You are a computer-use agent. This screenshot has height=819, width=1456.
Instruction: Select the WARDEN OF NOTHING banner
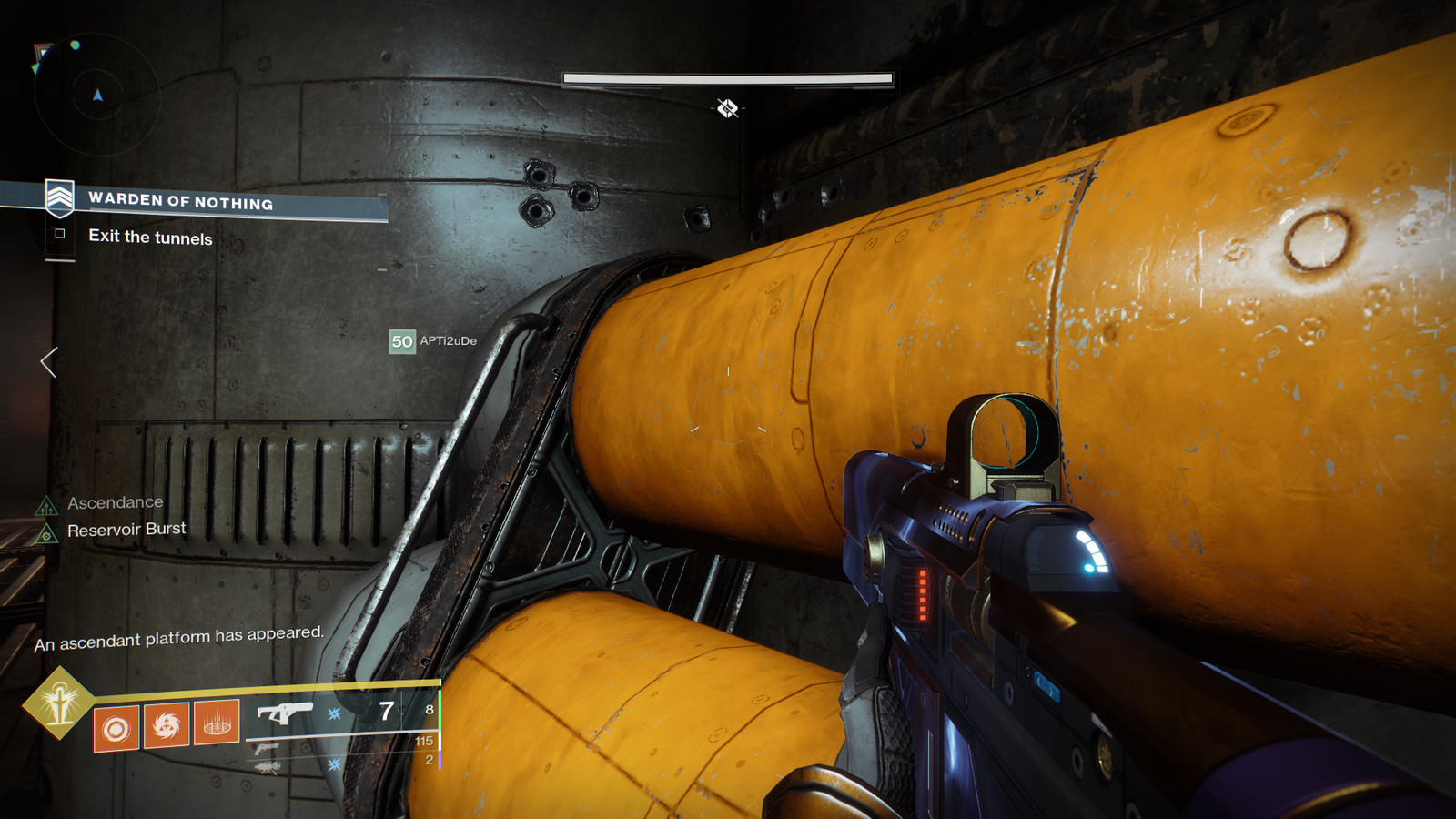180,202
